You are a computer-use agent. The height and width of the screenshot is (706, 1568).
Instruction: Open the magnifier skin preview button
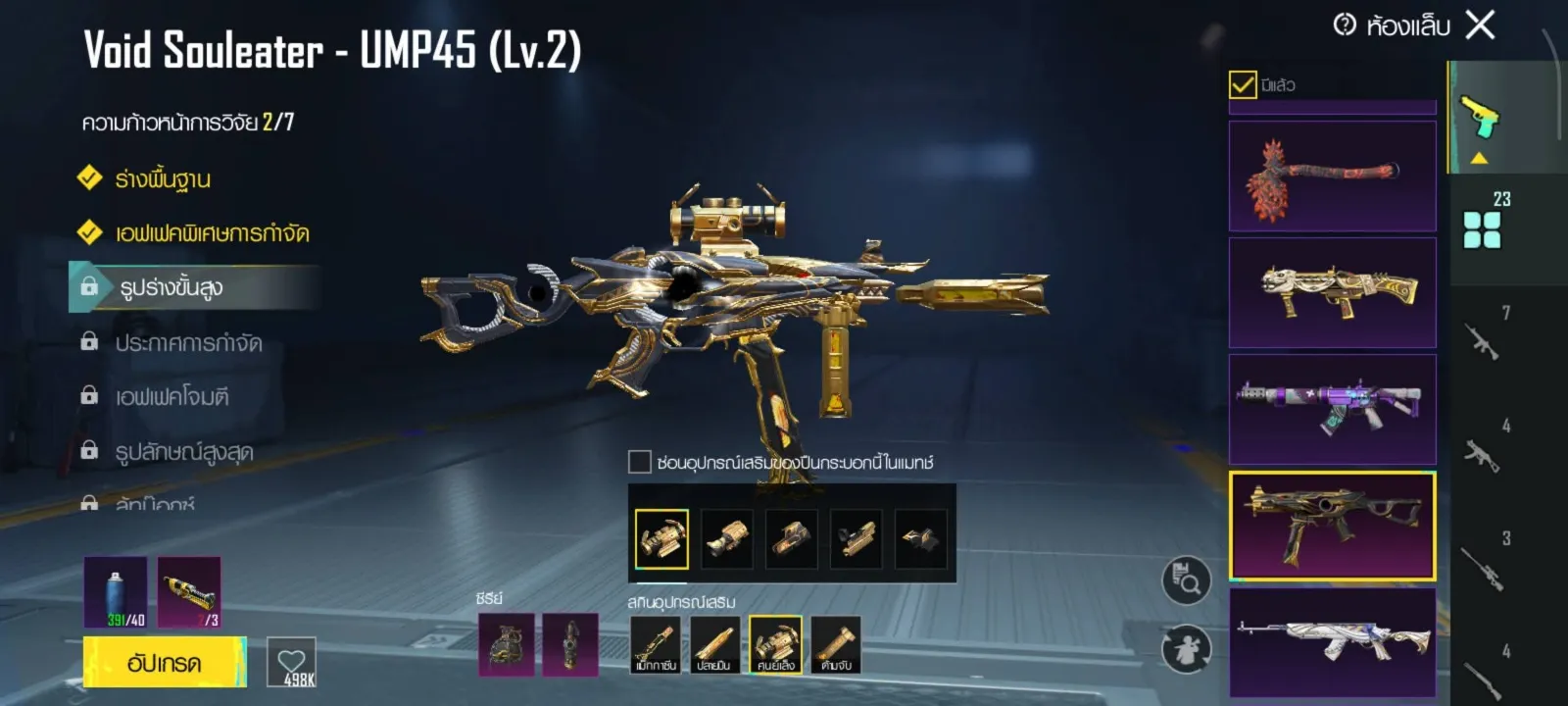(1186, 580)
